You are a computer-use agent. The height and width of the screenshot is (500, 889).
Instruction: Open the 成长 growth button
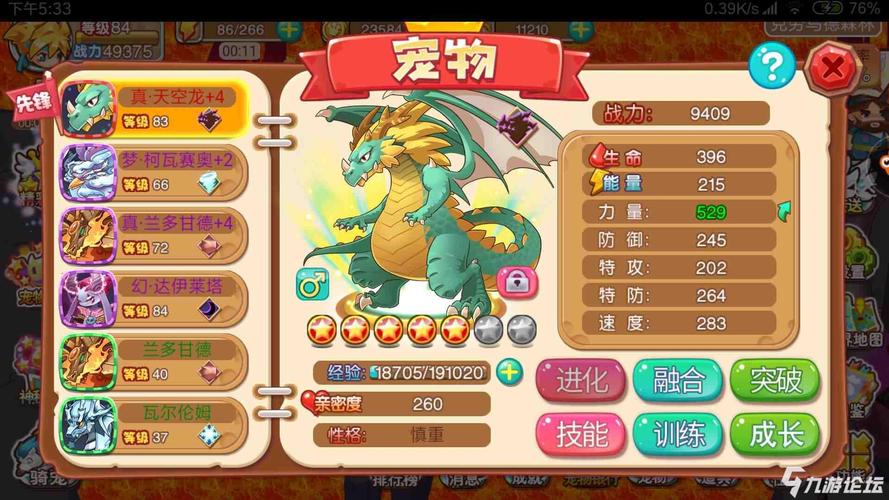coord(774,434)
